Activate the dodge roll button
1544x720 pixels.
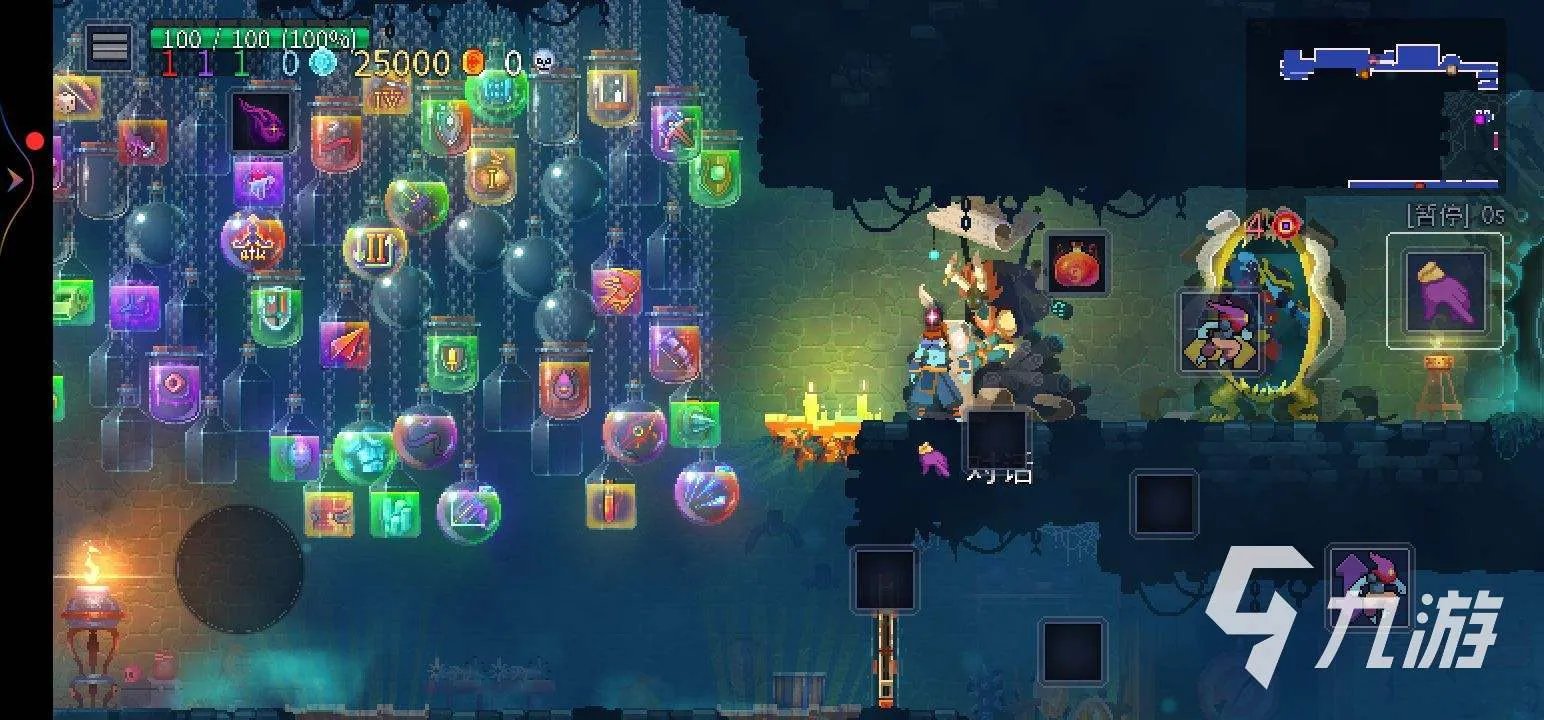click(x=1217, y=332)
